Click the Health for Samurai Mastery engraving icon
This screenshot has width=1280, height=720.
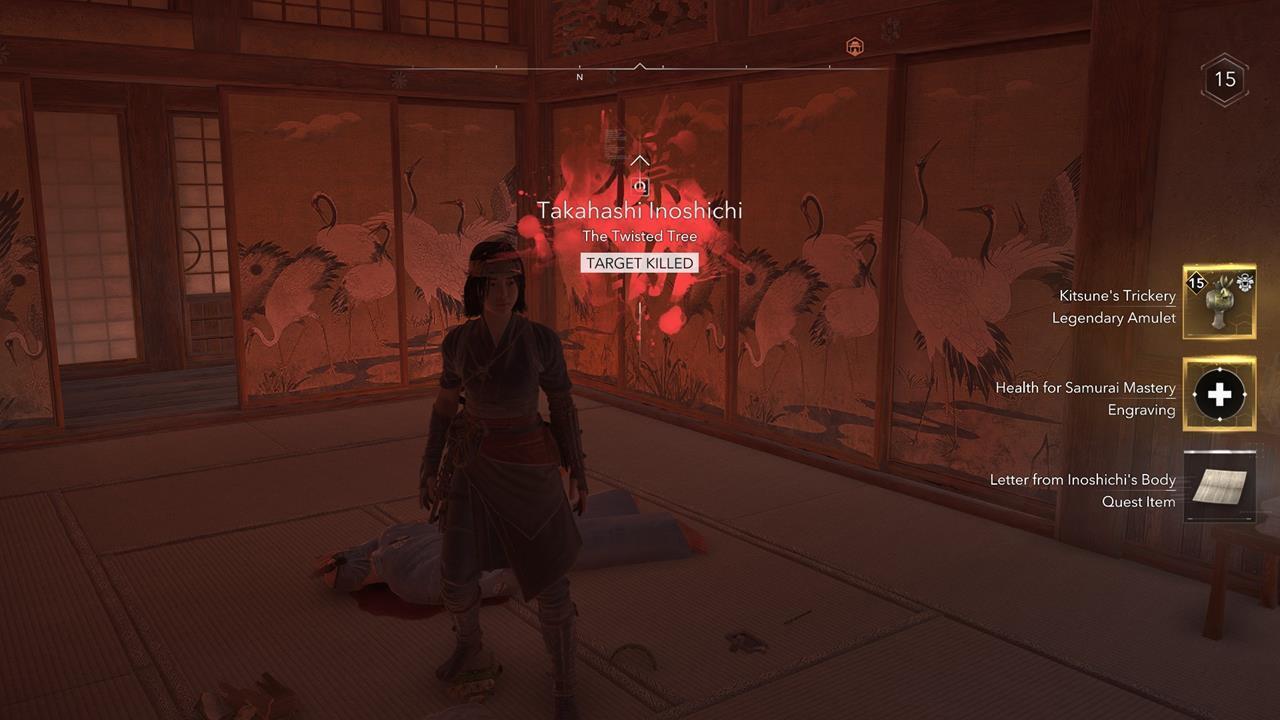1220,394
